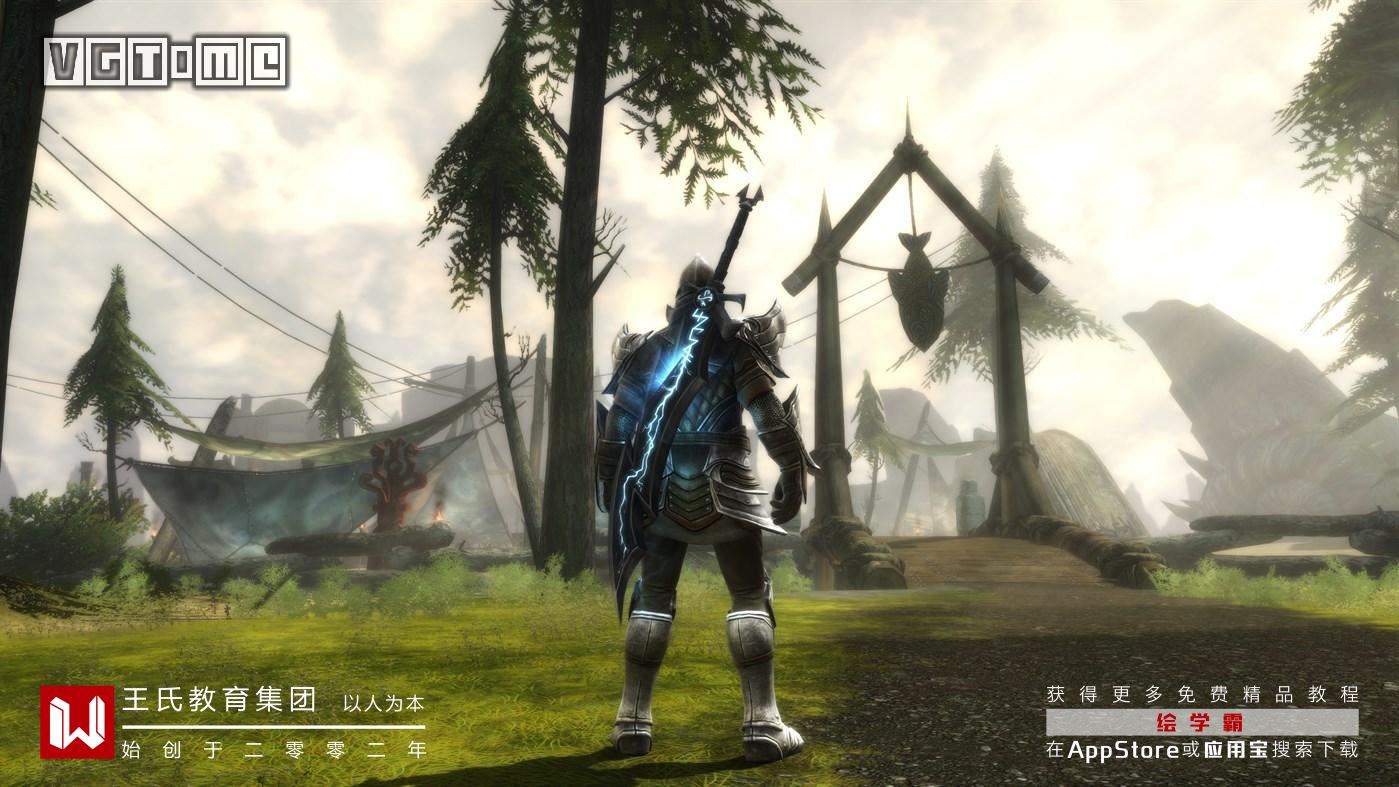The height and width of the screenshot is (787, 1399).
Task: Click the VGTIME logo watermark
Action: click(x=166, y=62)
